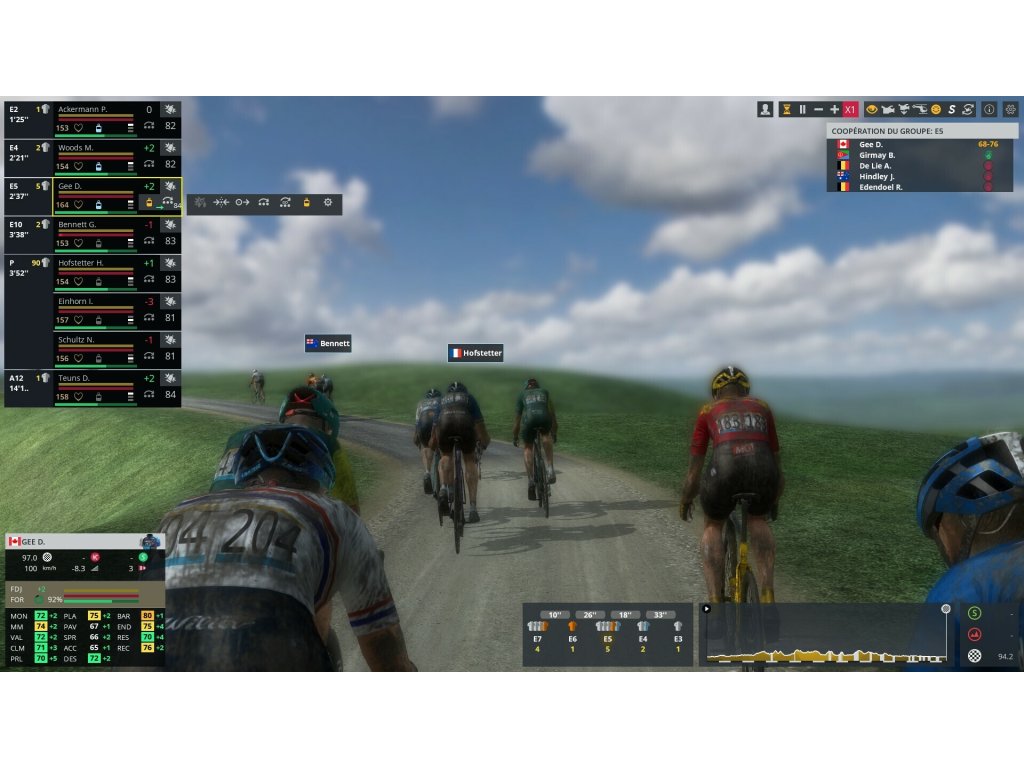Open the rider action bar gear settings
Viewport: 1024px width, 768px height.
coord(327,203)
